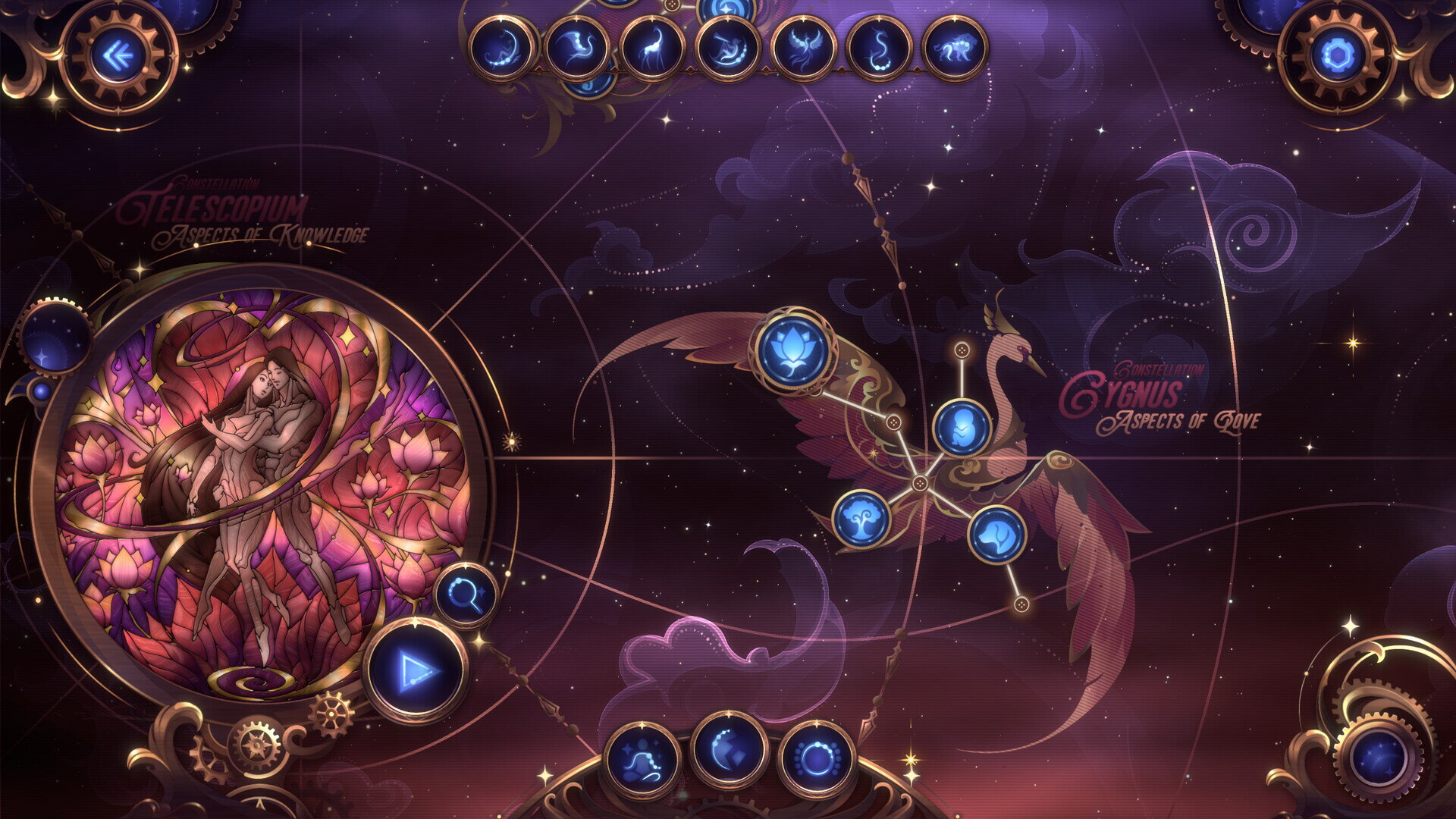The height and width of the screenshot is (819, 1456).
Task: Go back using the double-arrow button
Action: tap(117, 57)
